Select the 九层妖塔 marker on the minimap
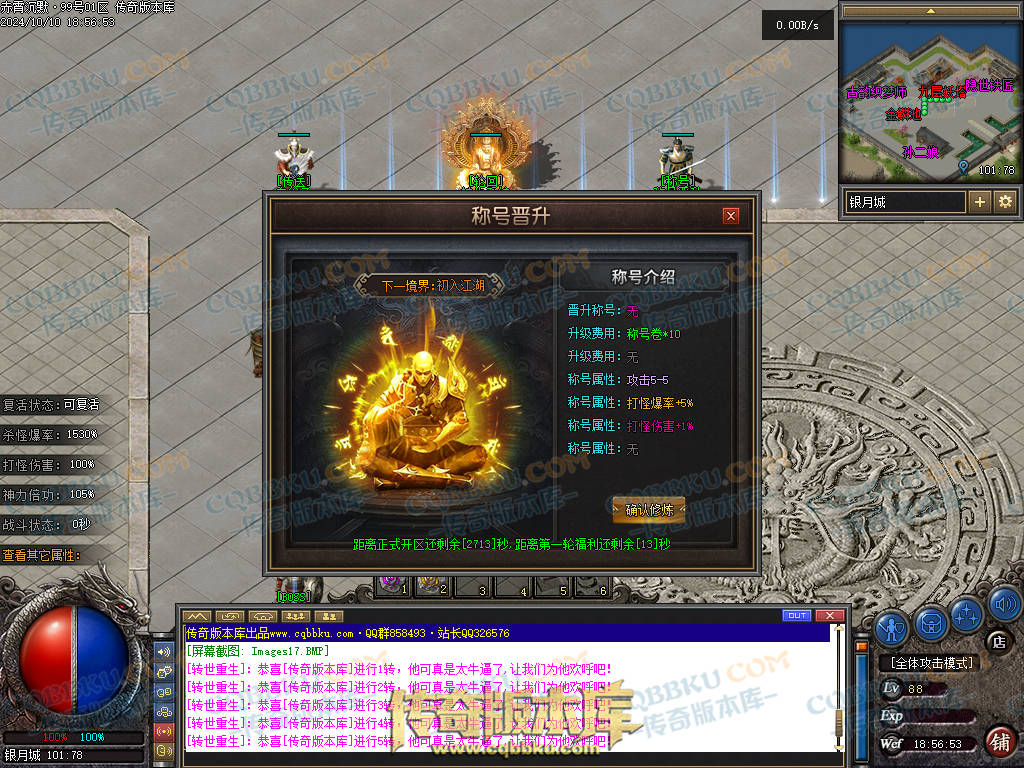This screenshot has width=1024, height=768. pyautogui.click(x=935, y=92)
